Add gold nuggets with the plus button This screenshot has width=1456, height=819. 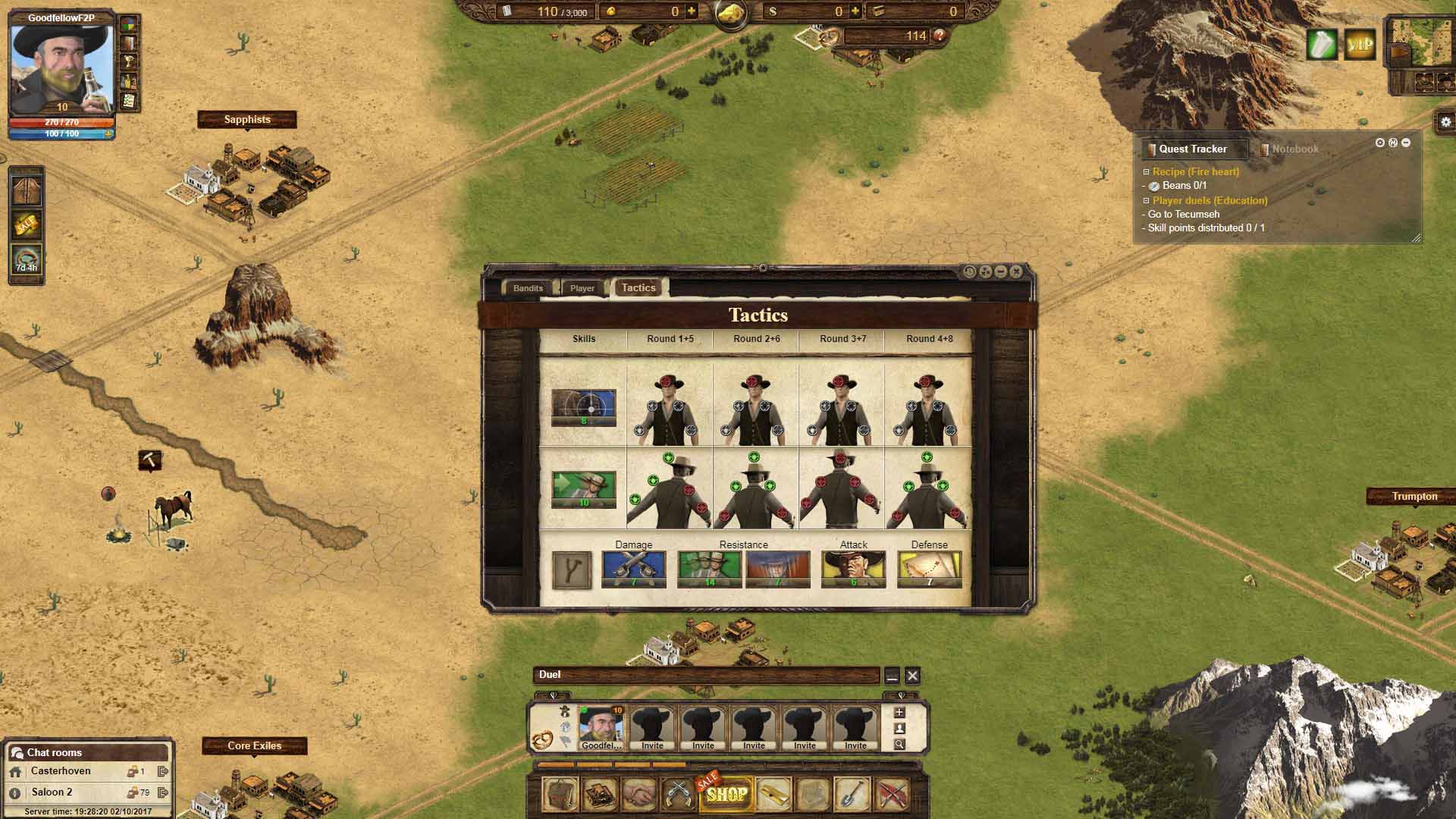coord(692,11)
